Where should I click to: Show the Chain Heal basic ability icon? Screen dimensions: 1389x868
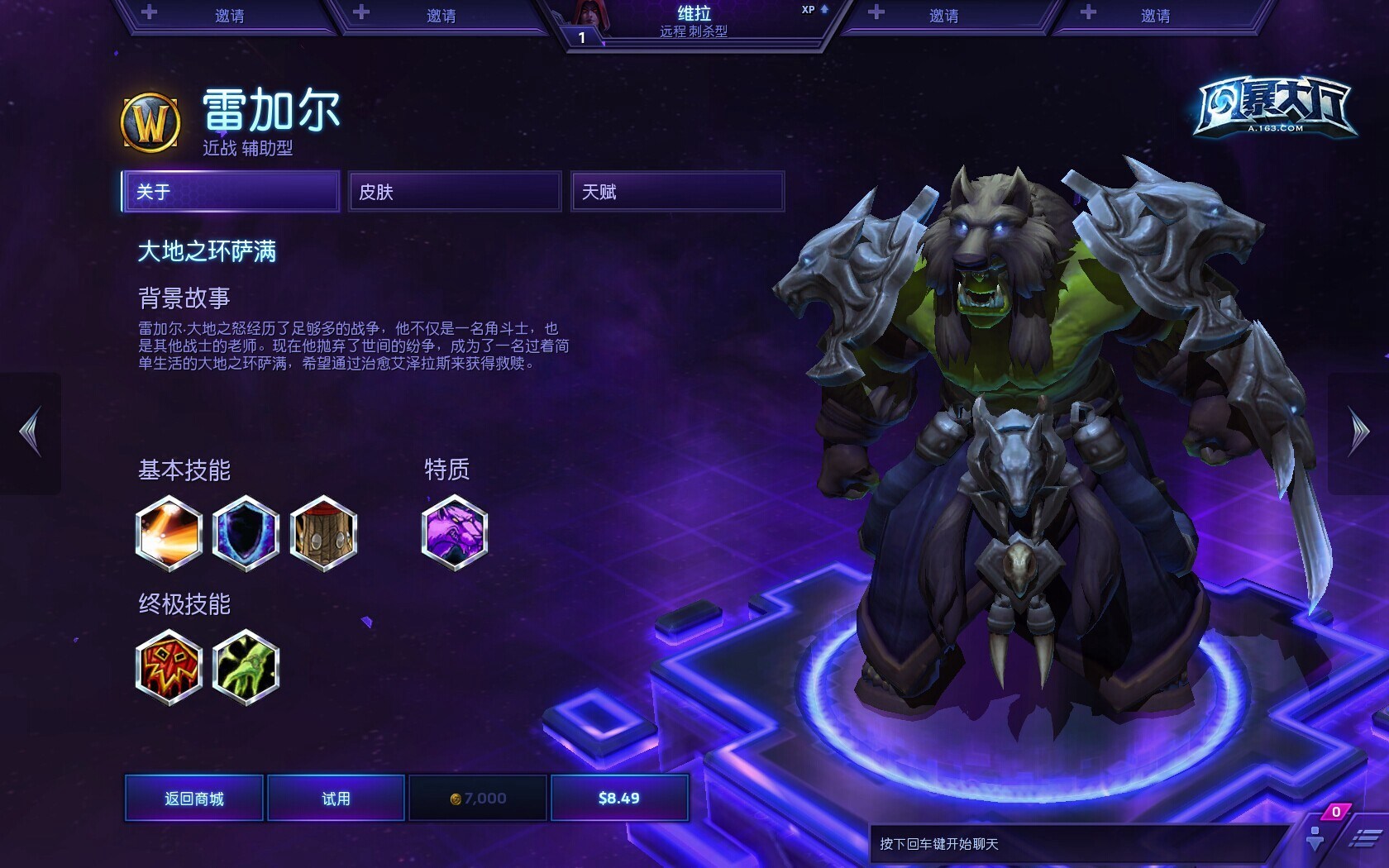coord(169,533)
